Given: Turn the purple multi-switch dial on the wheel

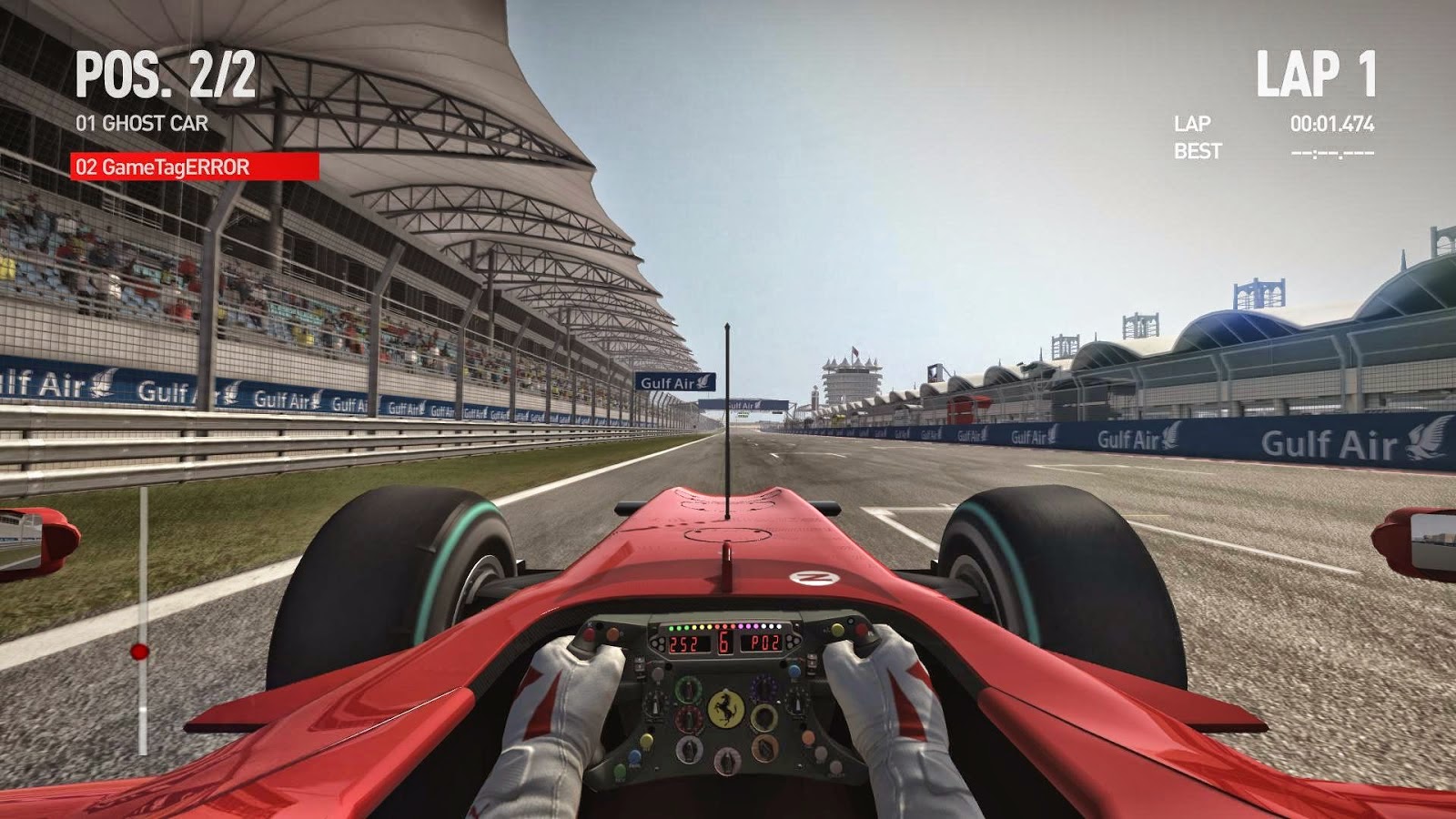Looking at the screenshot, I should point(763,689).
